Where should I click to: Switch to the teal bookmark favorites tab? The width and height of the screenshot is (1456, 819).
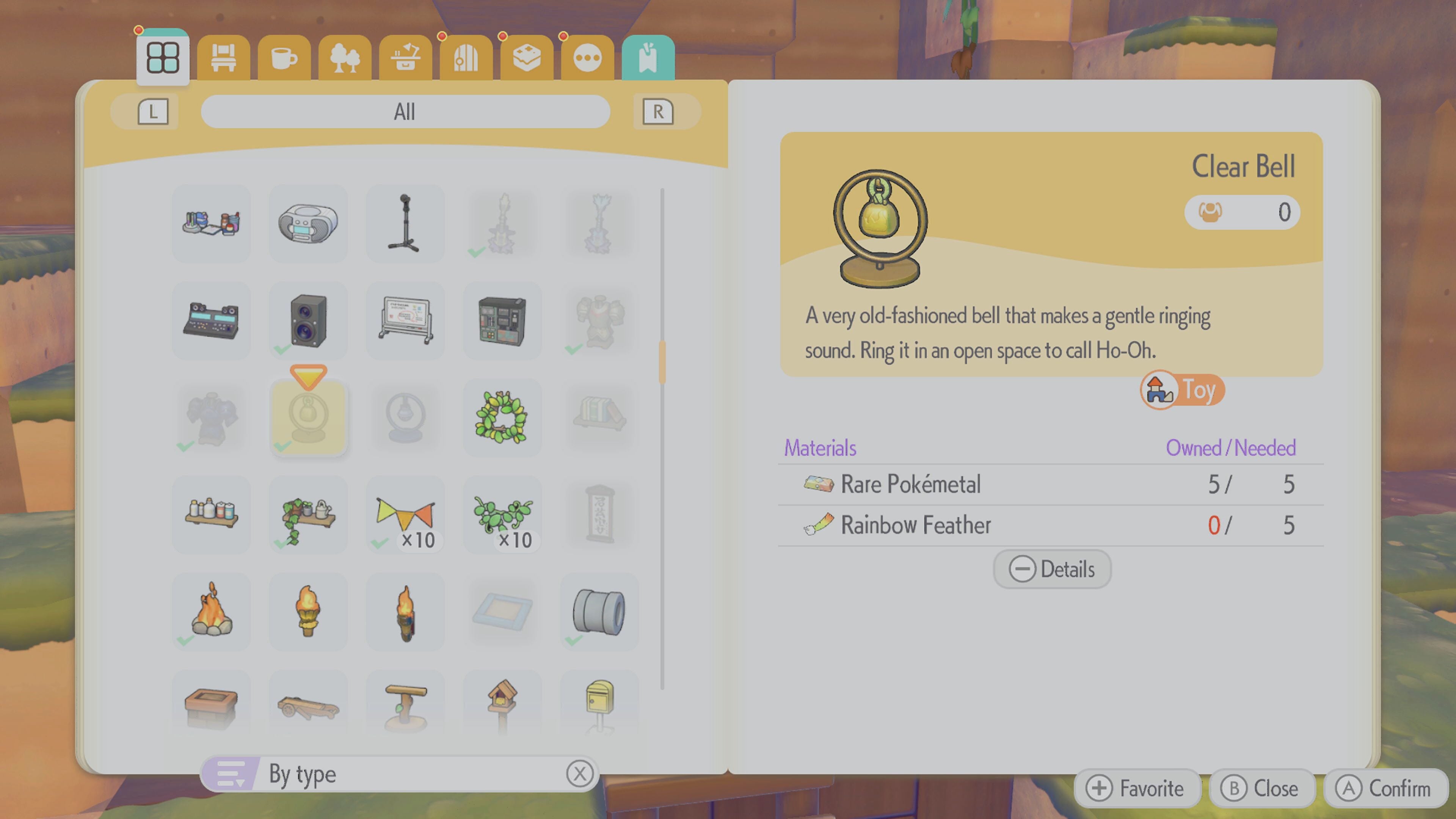tap(648, 58)
